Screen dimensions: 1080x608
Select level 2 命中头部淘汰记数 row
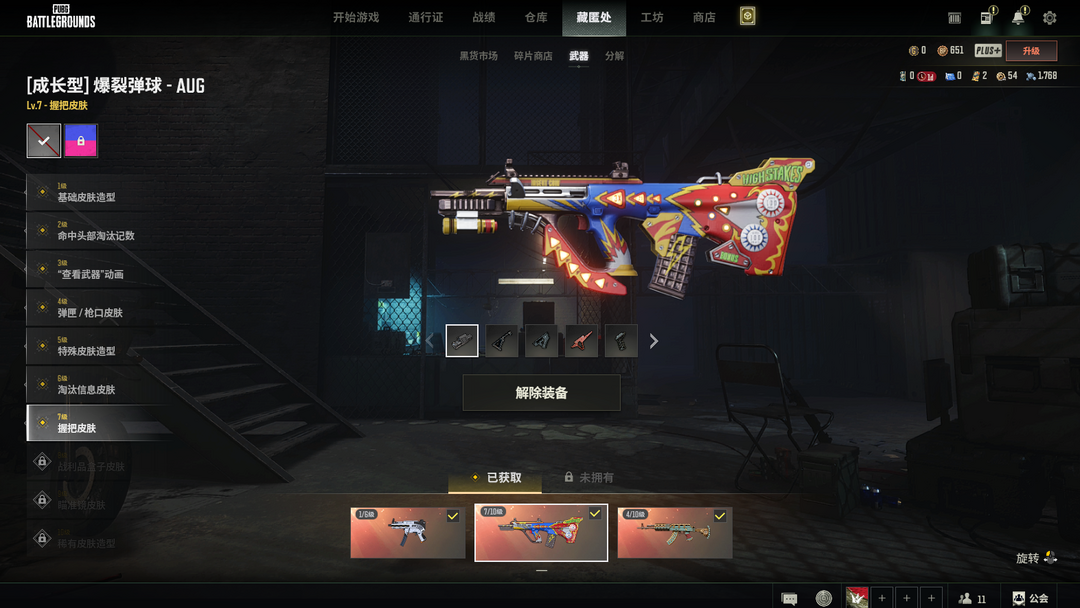(95, 232)
